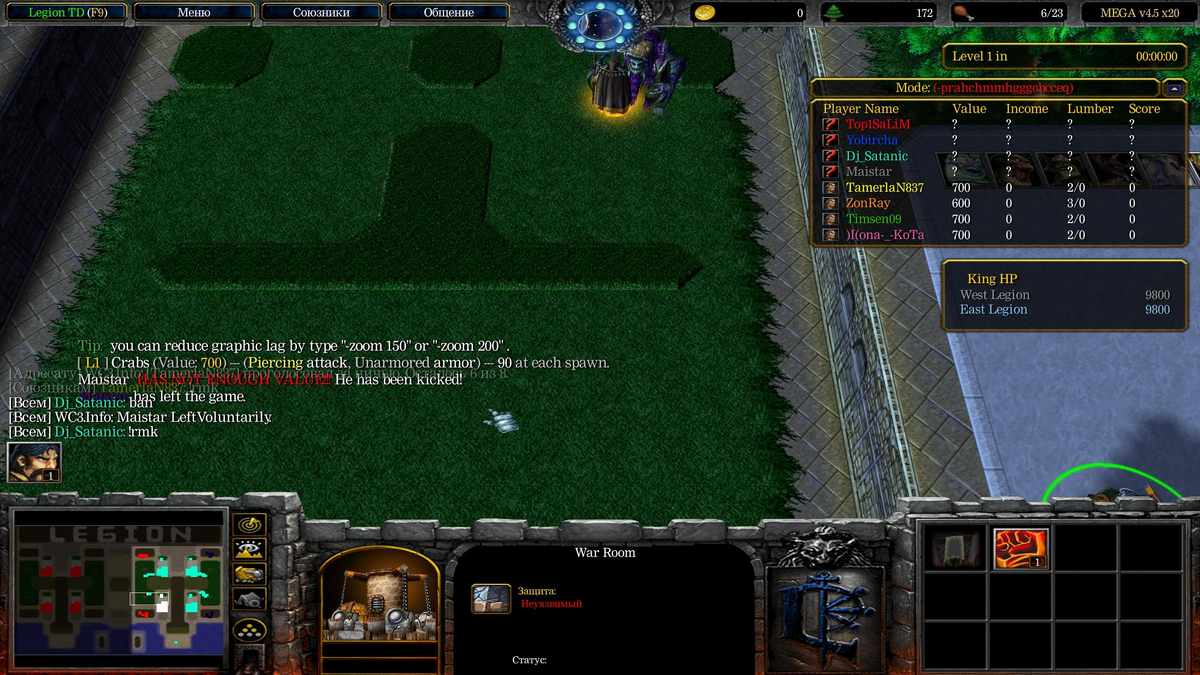The width and height of the screenshot is (1200, 675).
Task: Toggle minimap terrain display button
Action: click(248, 548)
